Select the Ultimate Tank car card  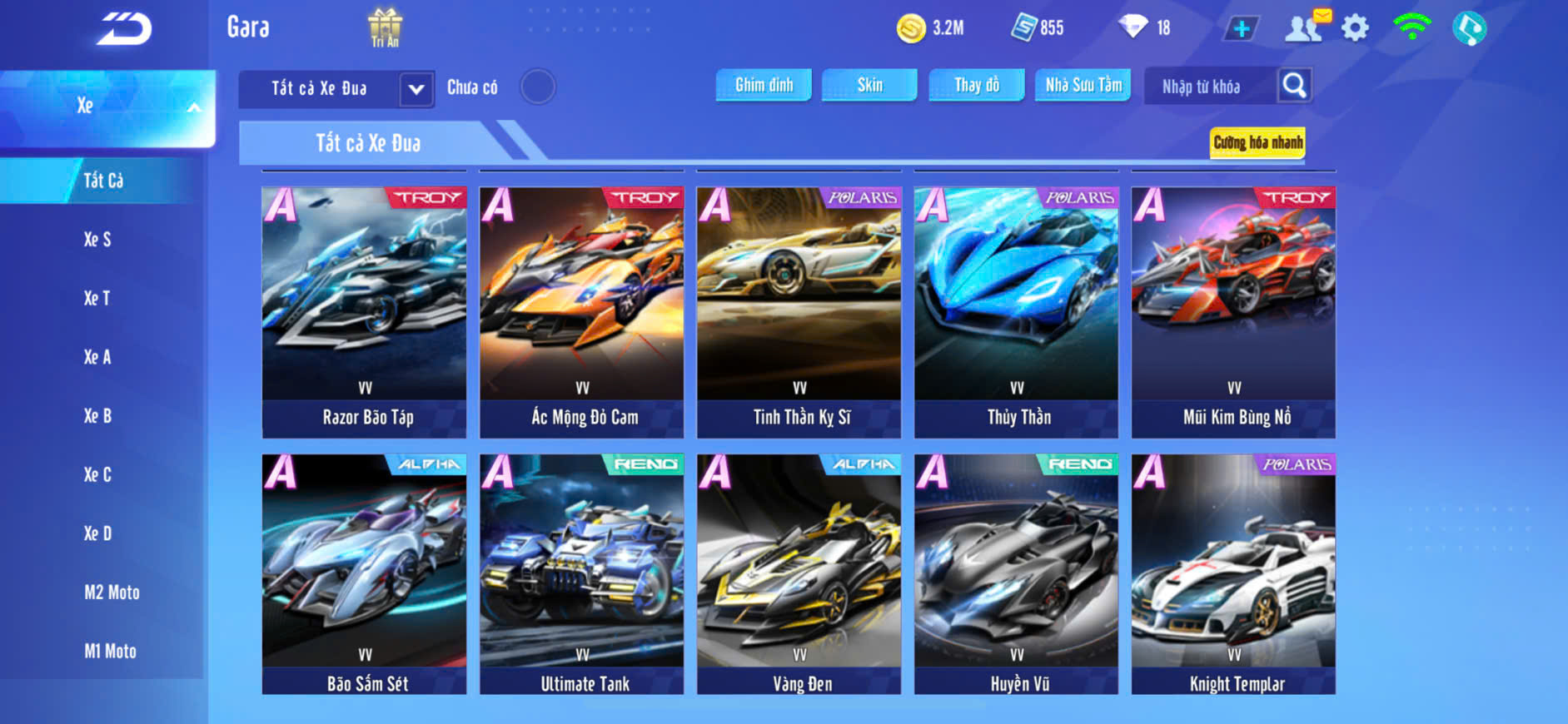click(581, 574)
